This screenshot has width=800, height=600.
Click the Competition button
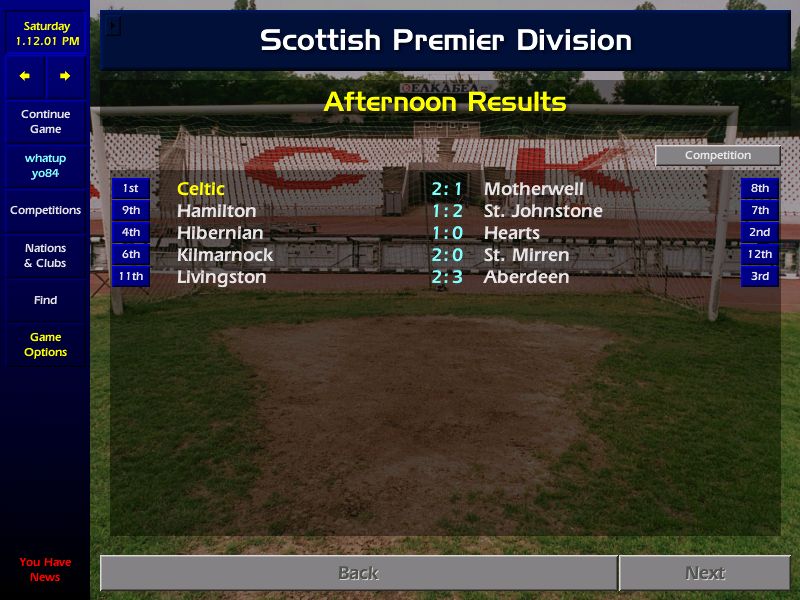coord(717,156)
